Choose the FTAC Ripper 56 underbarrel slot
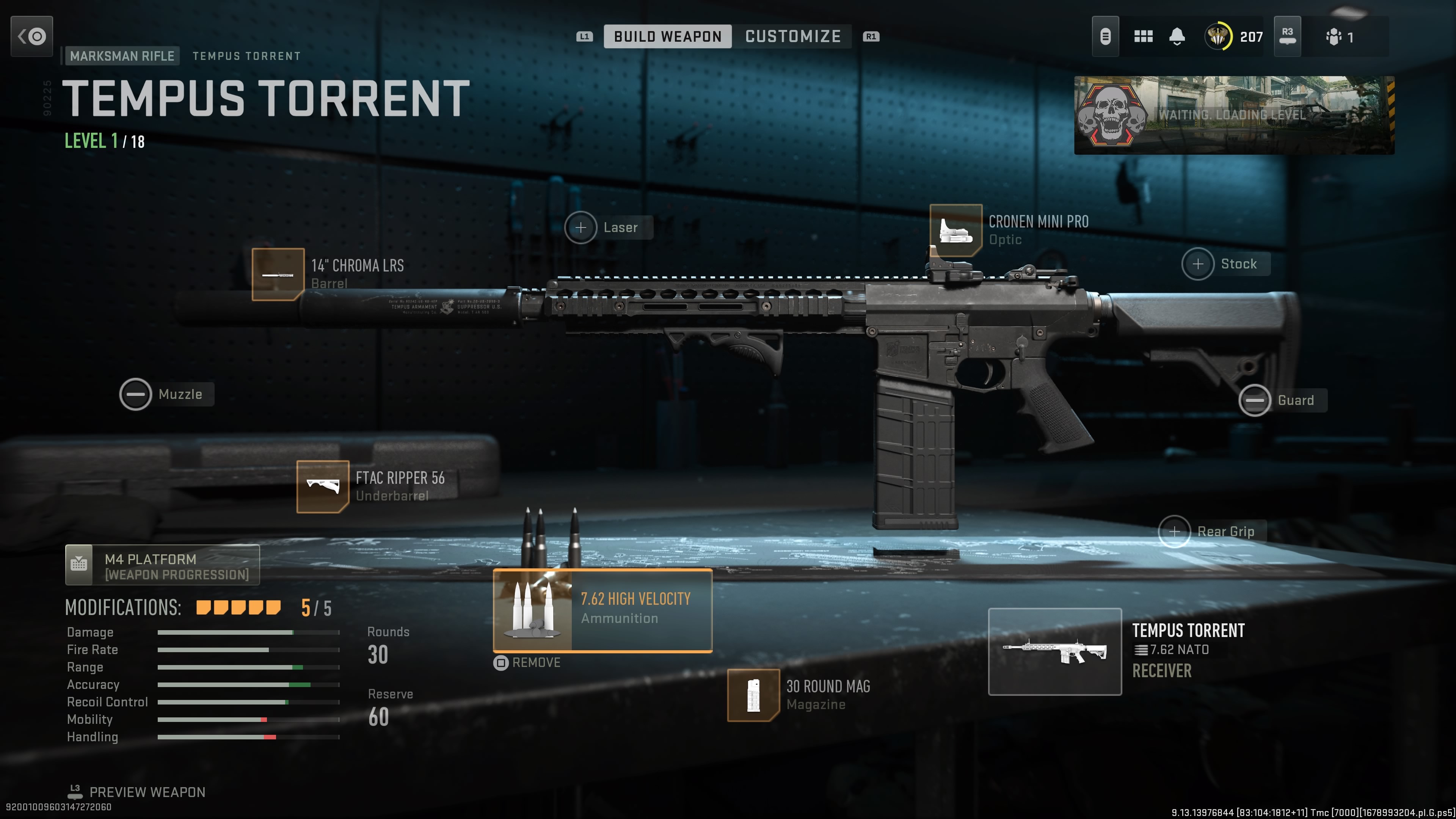The image size is (1456, 819). [x=323, y=486]
